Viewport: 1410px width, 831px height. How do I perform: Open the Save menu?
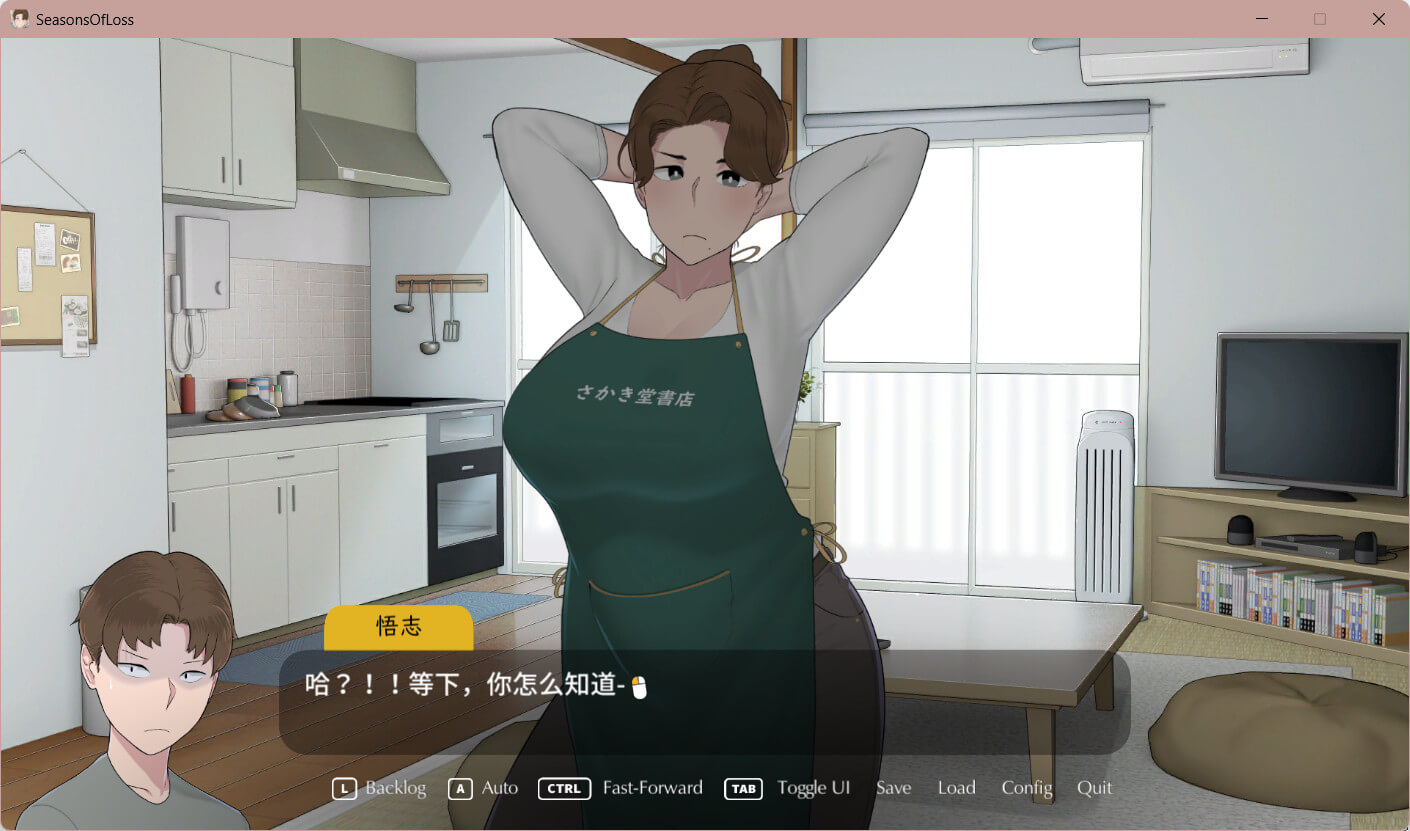[x=893, y=788]
